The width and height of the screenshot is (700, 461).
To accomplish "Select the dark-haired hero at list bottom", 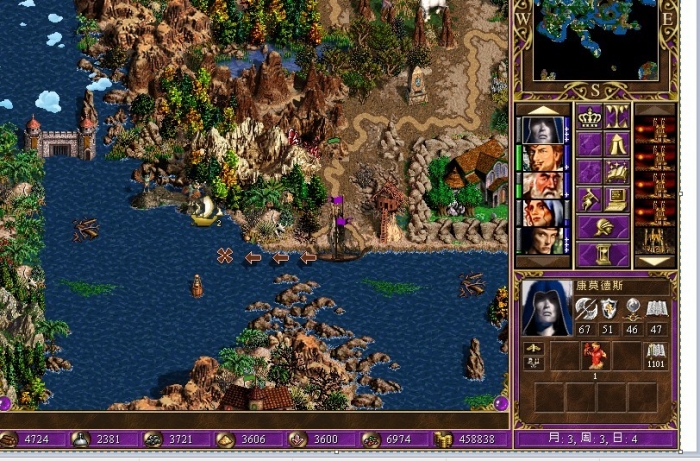I will 541,241.
